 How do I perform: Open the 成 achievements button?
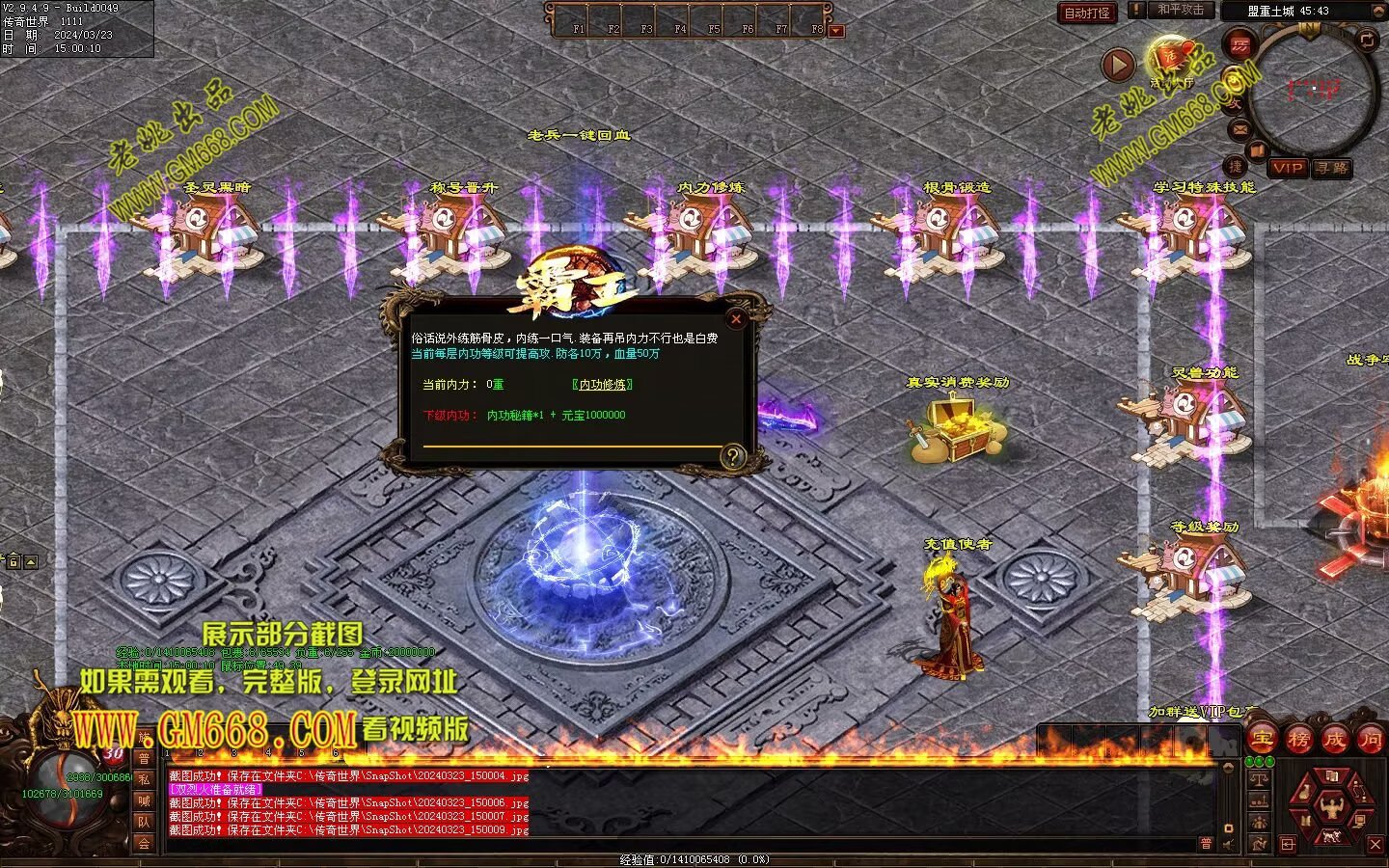1334,740
